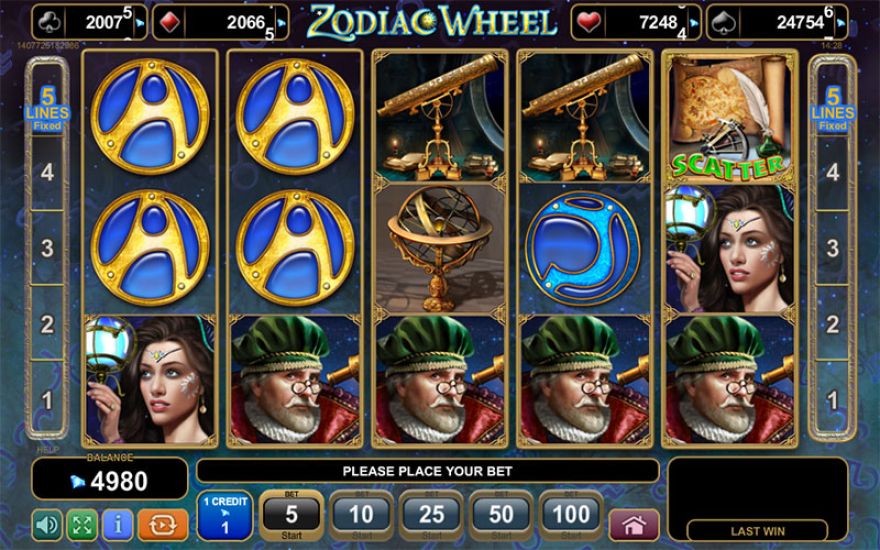This screenshot has height=550, width=880.
Task: Toggle the sound speaker icon
Action: (x=47, y=524)
